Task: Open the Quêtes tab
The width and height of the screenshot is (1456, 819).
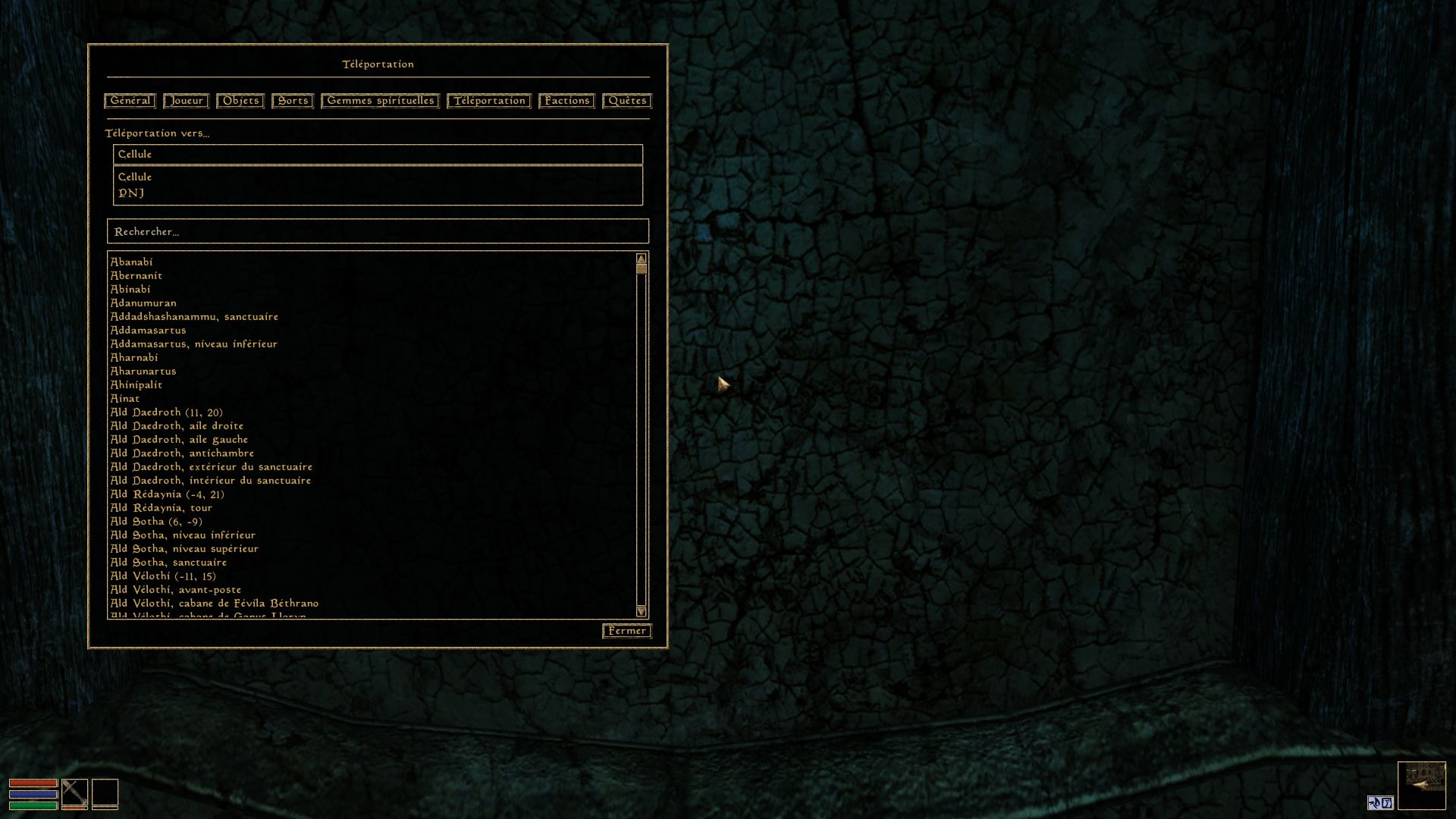Action: [x=627, y=101]
